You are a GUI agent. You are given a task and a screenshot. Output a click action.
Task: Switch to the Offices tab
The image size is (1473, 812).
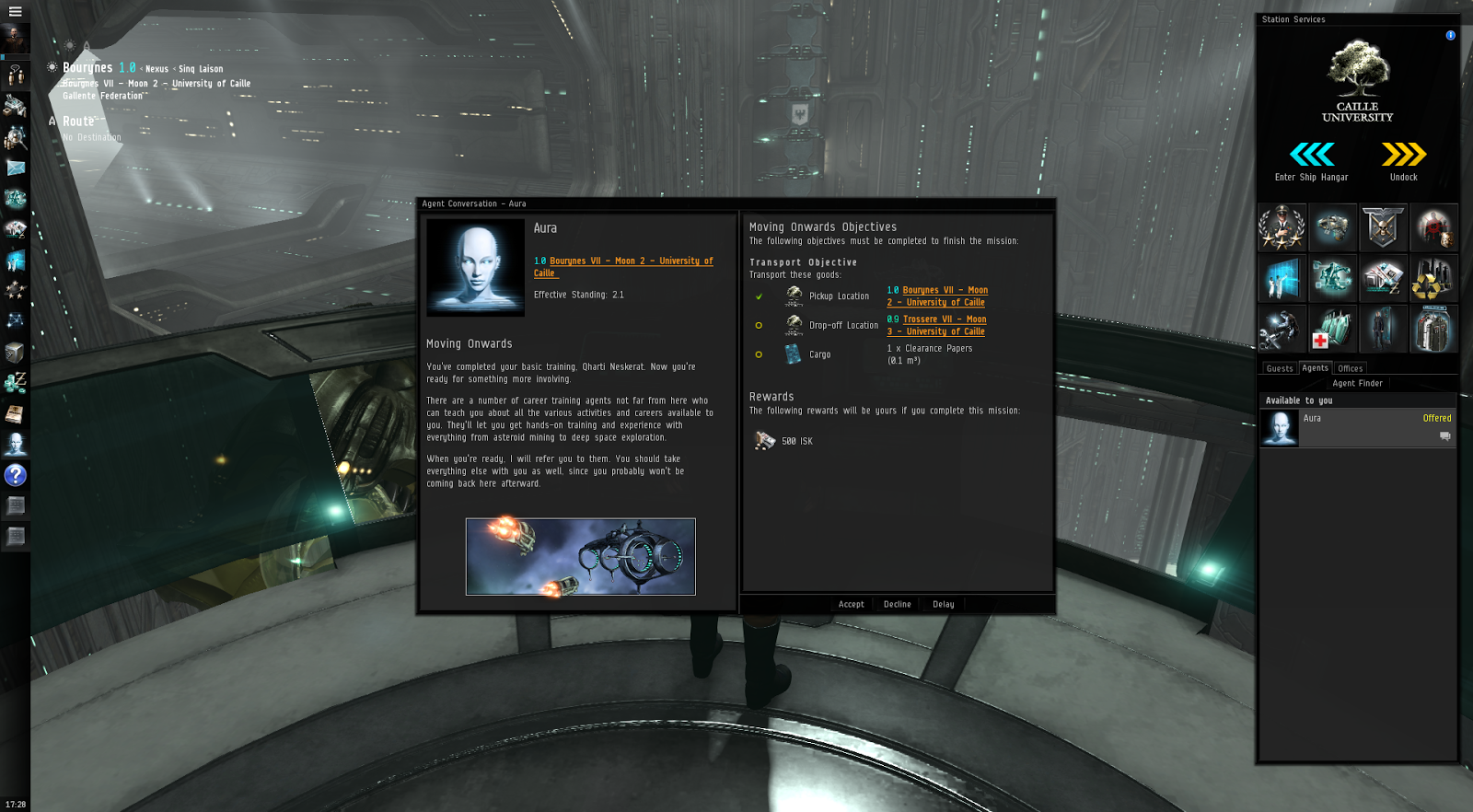(x=1350, y=367)
